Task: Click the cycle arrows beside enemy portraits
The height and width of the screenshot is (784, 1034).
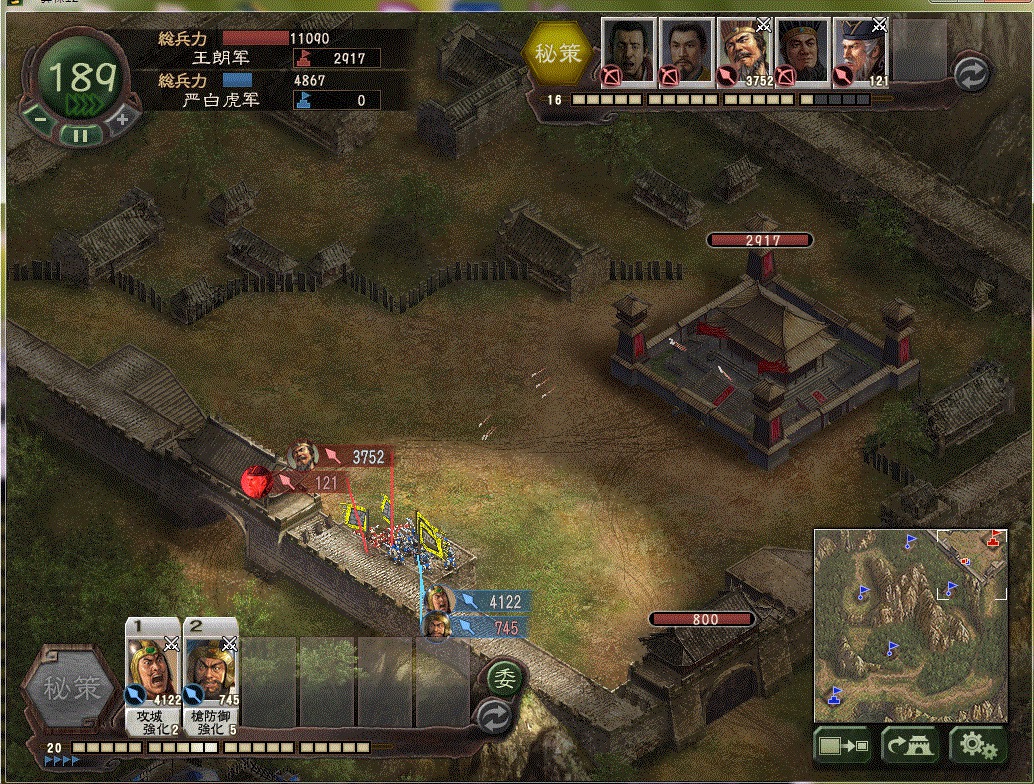Action: [x=971, y=72]
